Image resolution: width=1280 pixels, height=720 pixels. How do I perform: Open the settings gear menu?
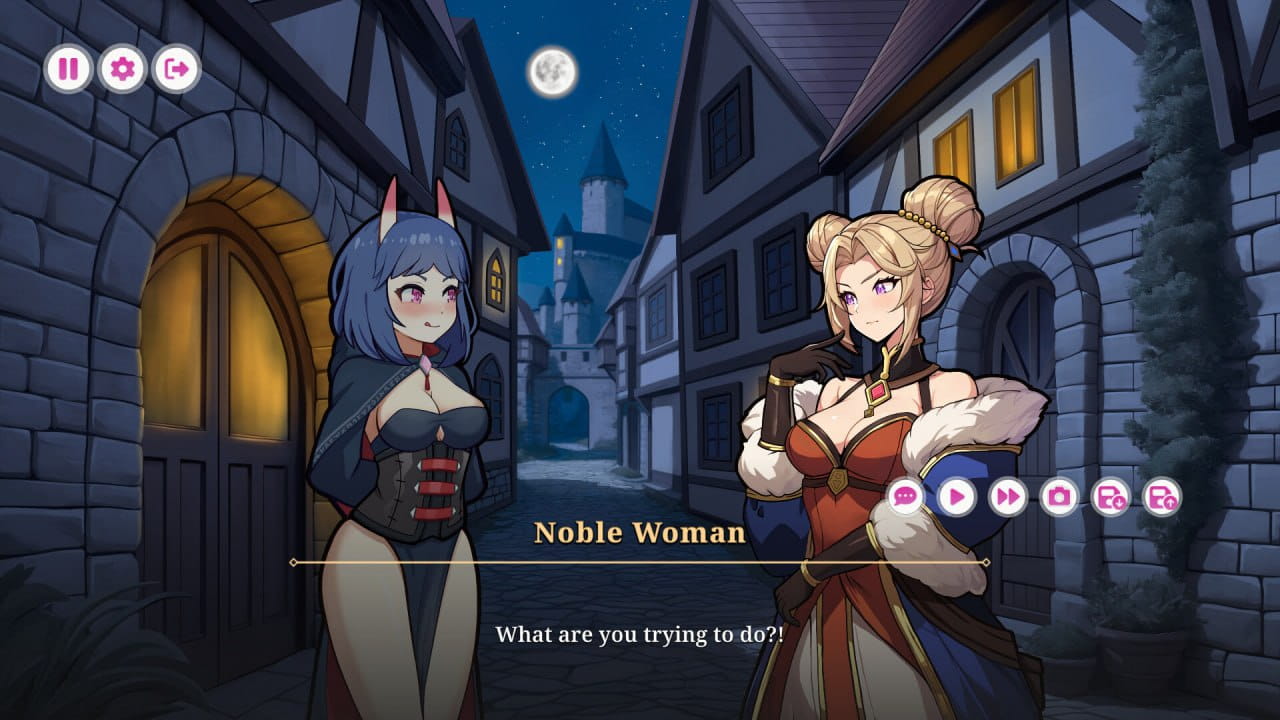pyautogui.click(x=122, y=69)
